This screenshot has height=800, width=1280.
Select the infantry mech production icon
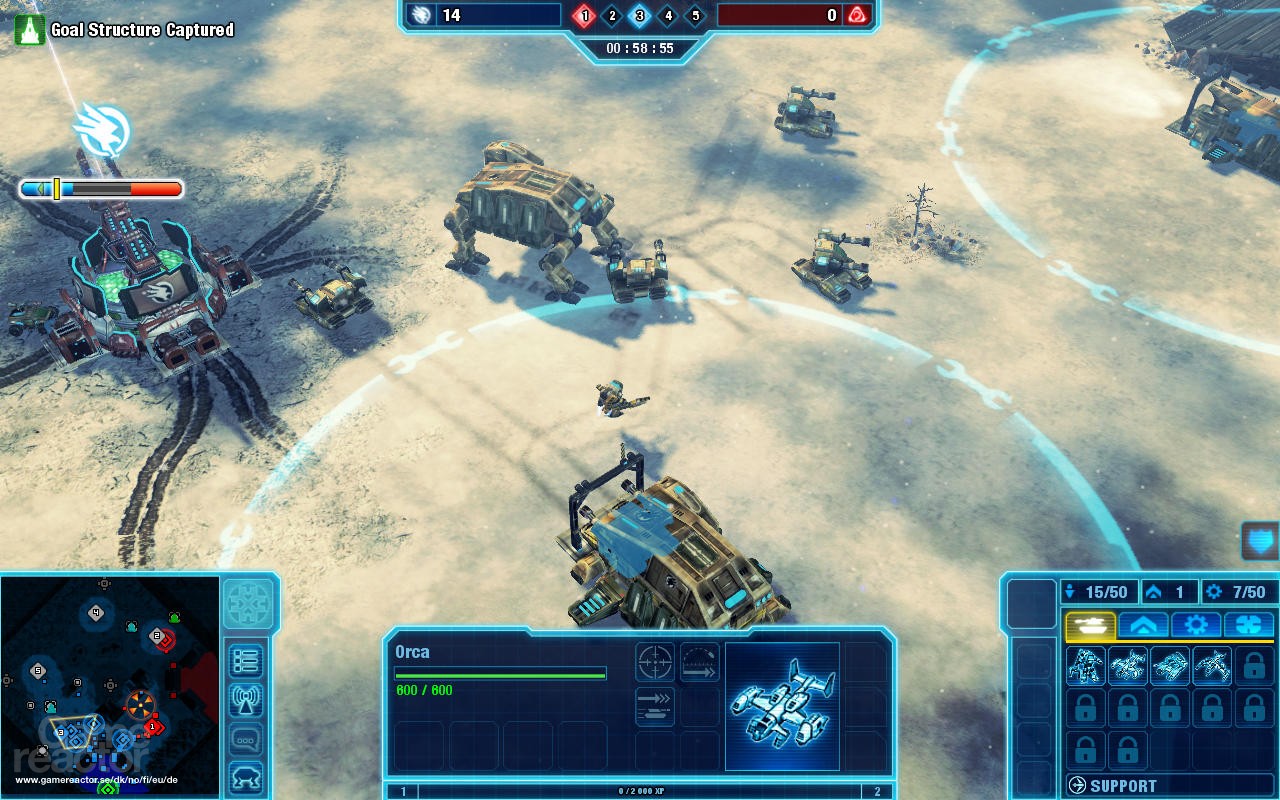1085,665
